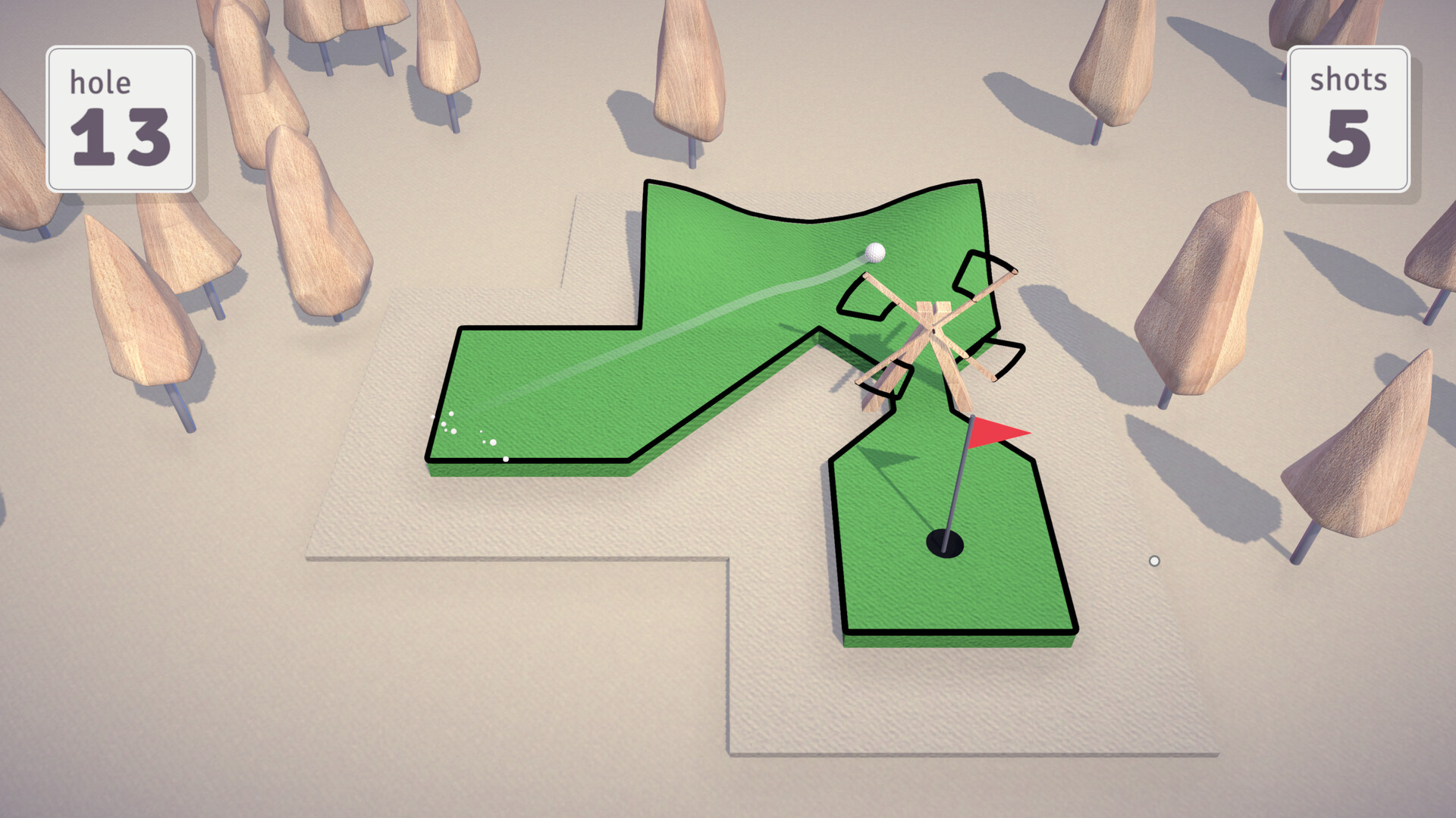Click the hole 13 scorecard
The height and width of the screenshot is (818, 1456).
[x=121, y=118]
